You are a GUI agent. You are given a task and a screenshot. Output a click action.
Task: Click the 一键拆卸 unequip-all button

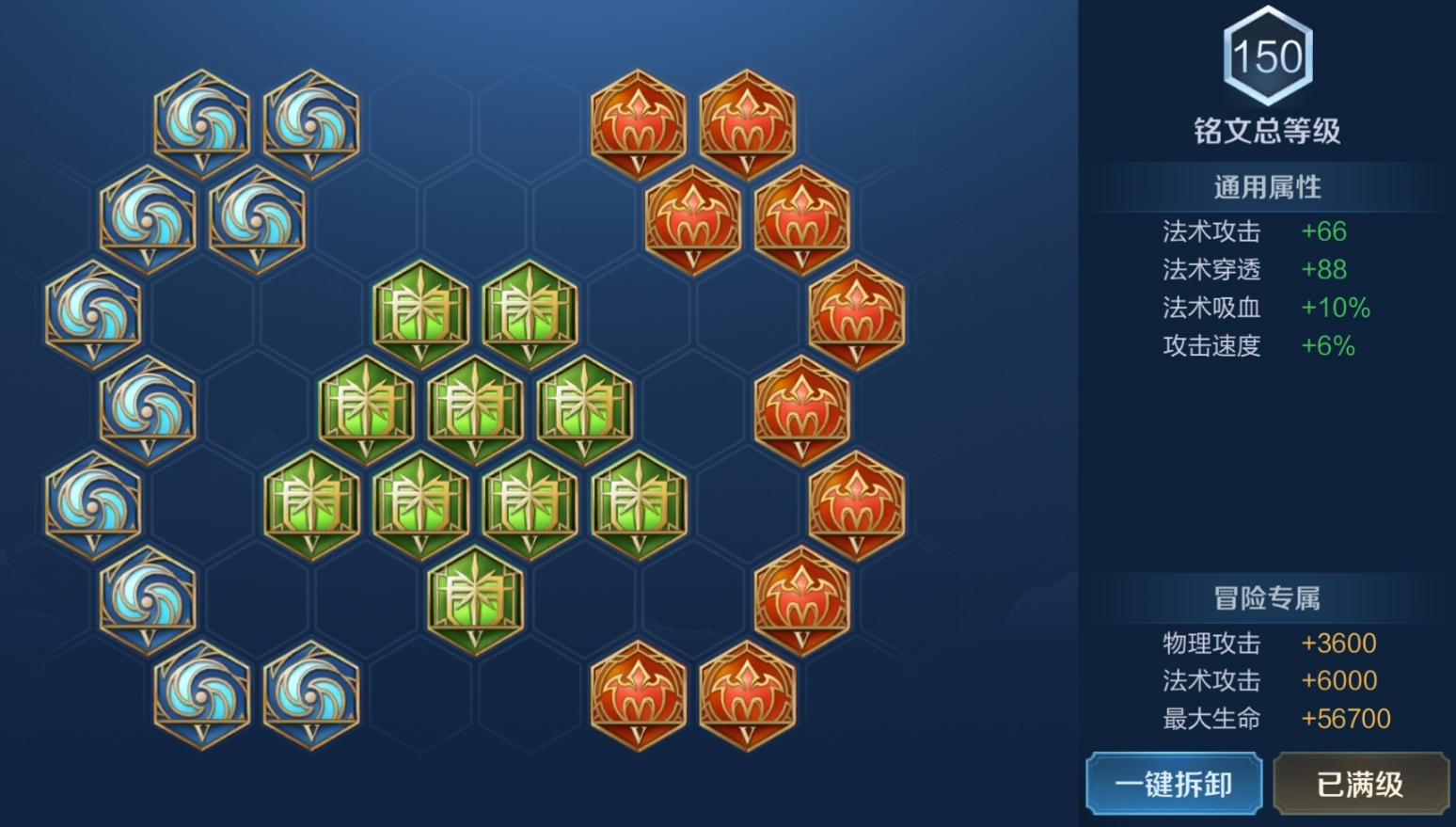1173,783
